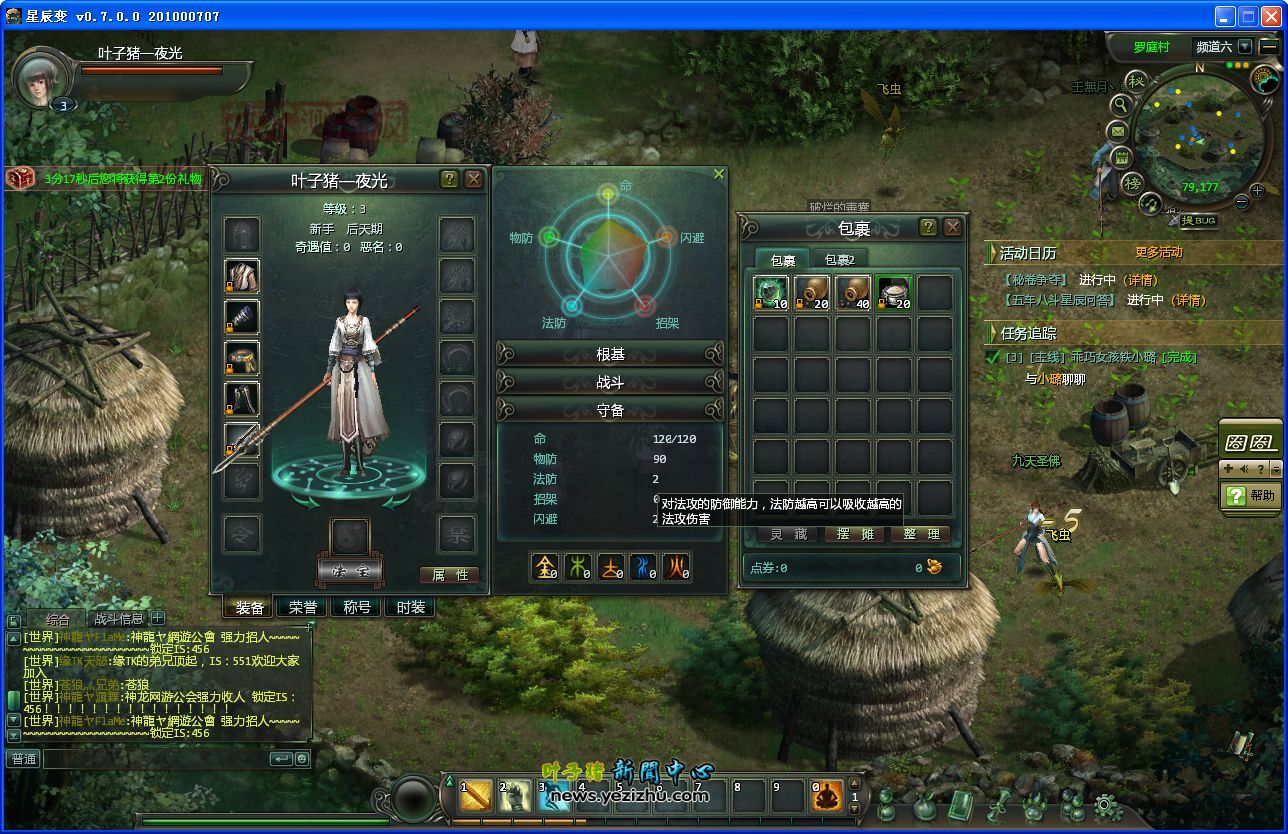1288x834 pixels.
Task: Select the 时装 tab
Action: click(411, 607)
